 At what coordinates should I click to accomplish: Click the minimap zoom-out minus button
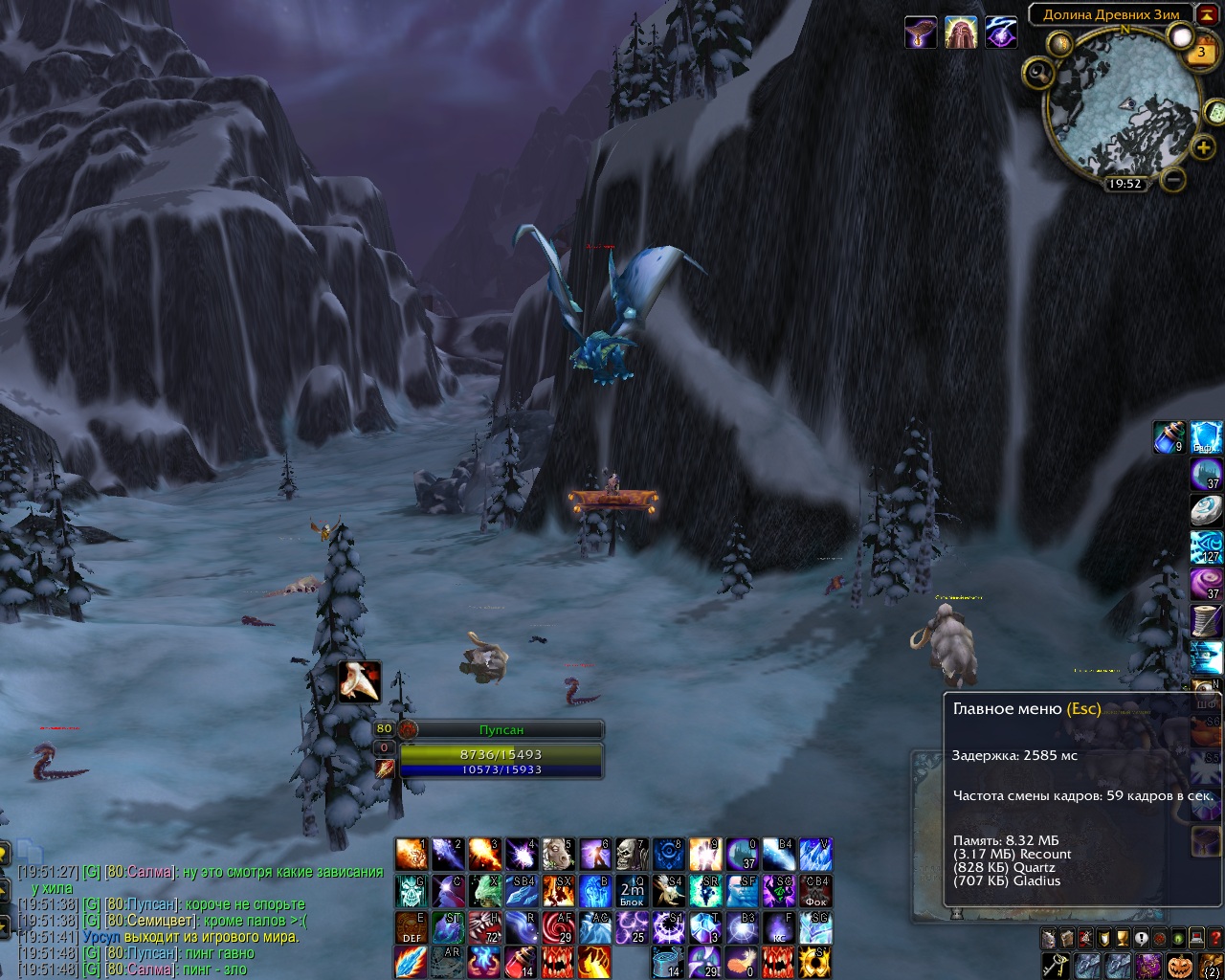click(x=1174, y=179)
